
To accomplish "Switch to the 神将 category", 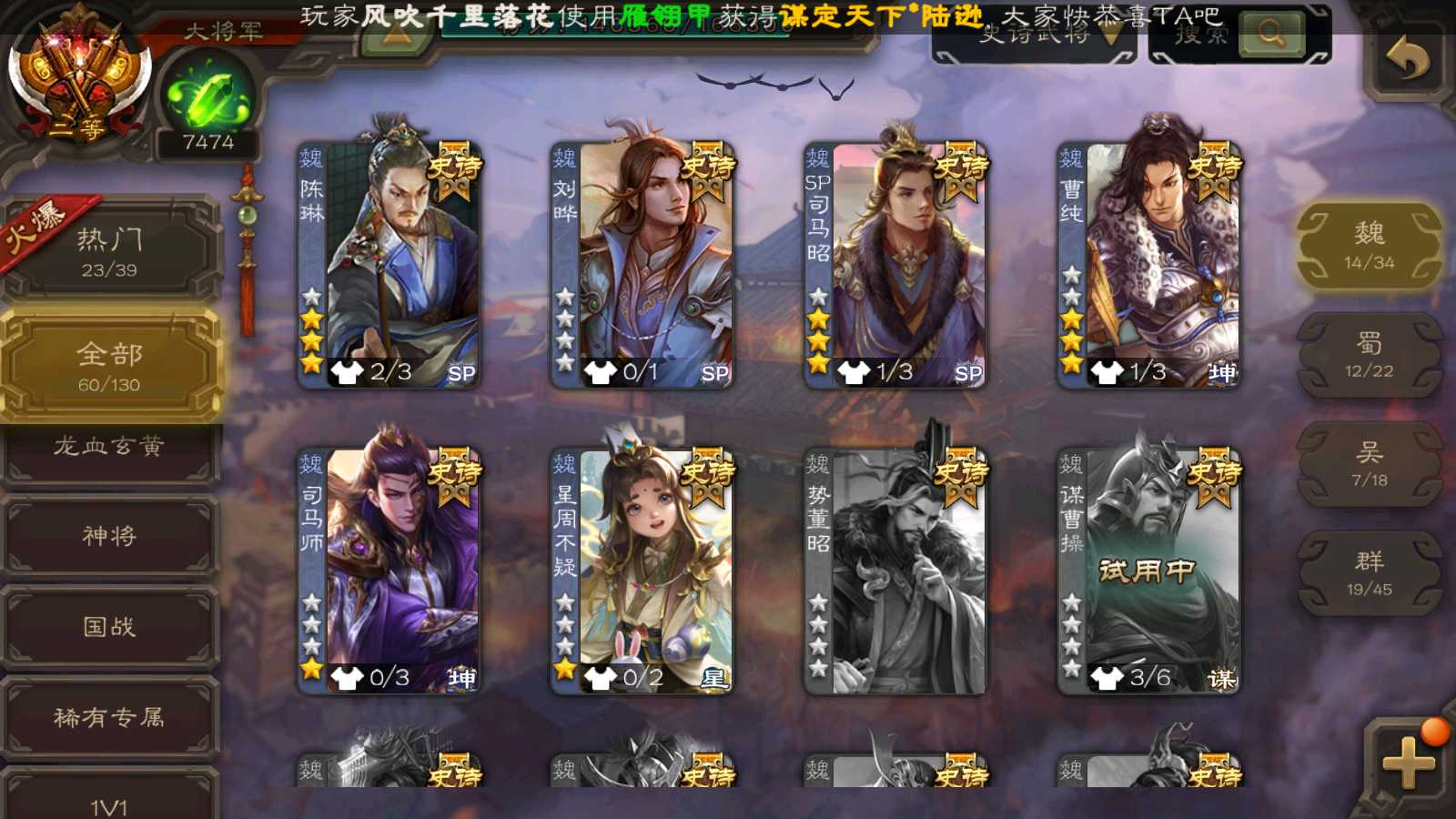I will (109, 536).
